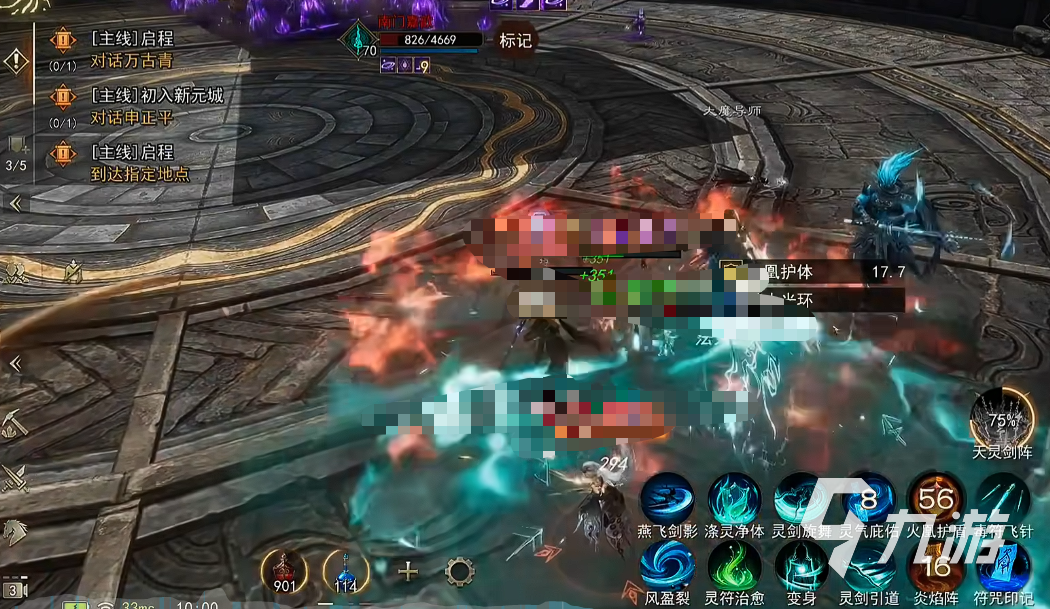Use the green 灵符治愈 healing skill
This screenshot has width=1050, height=609.
point(735,567)
